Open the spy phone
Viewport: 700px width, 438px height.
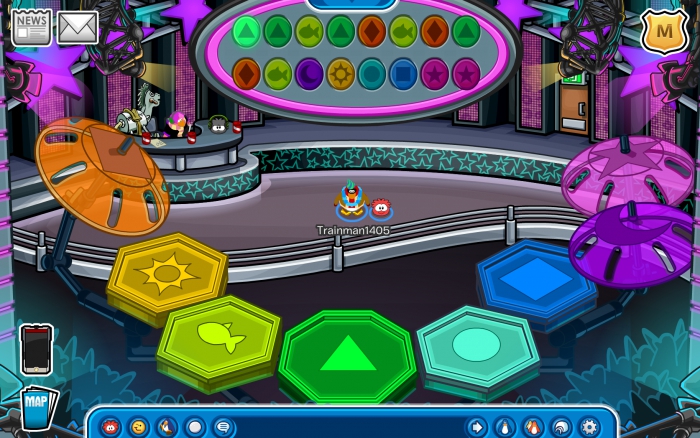[36, 349]
